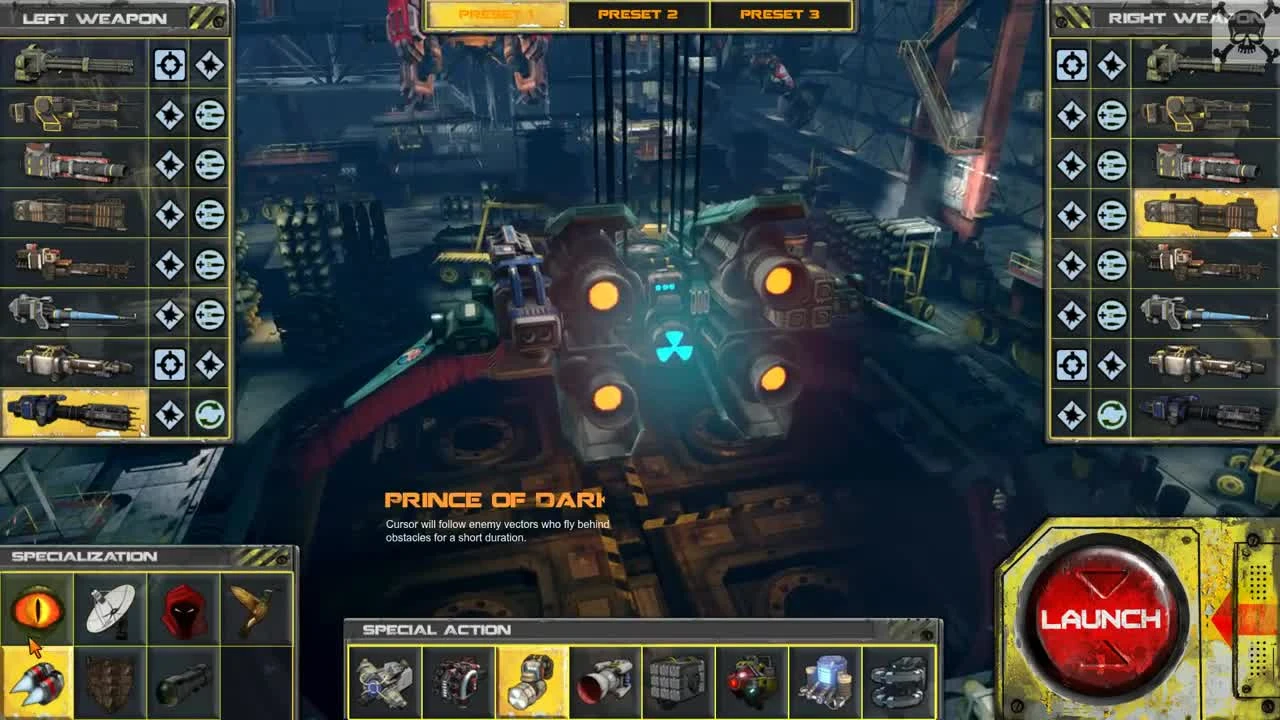Viewport: 1280px width, 720px height.
Task: Choose the hummingbird specialization icon
Action: 256,604
